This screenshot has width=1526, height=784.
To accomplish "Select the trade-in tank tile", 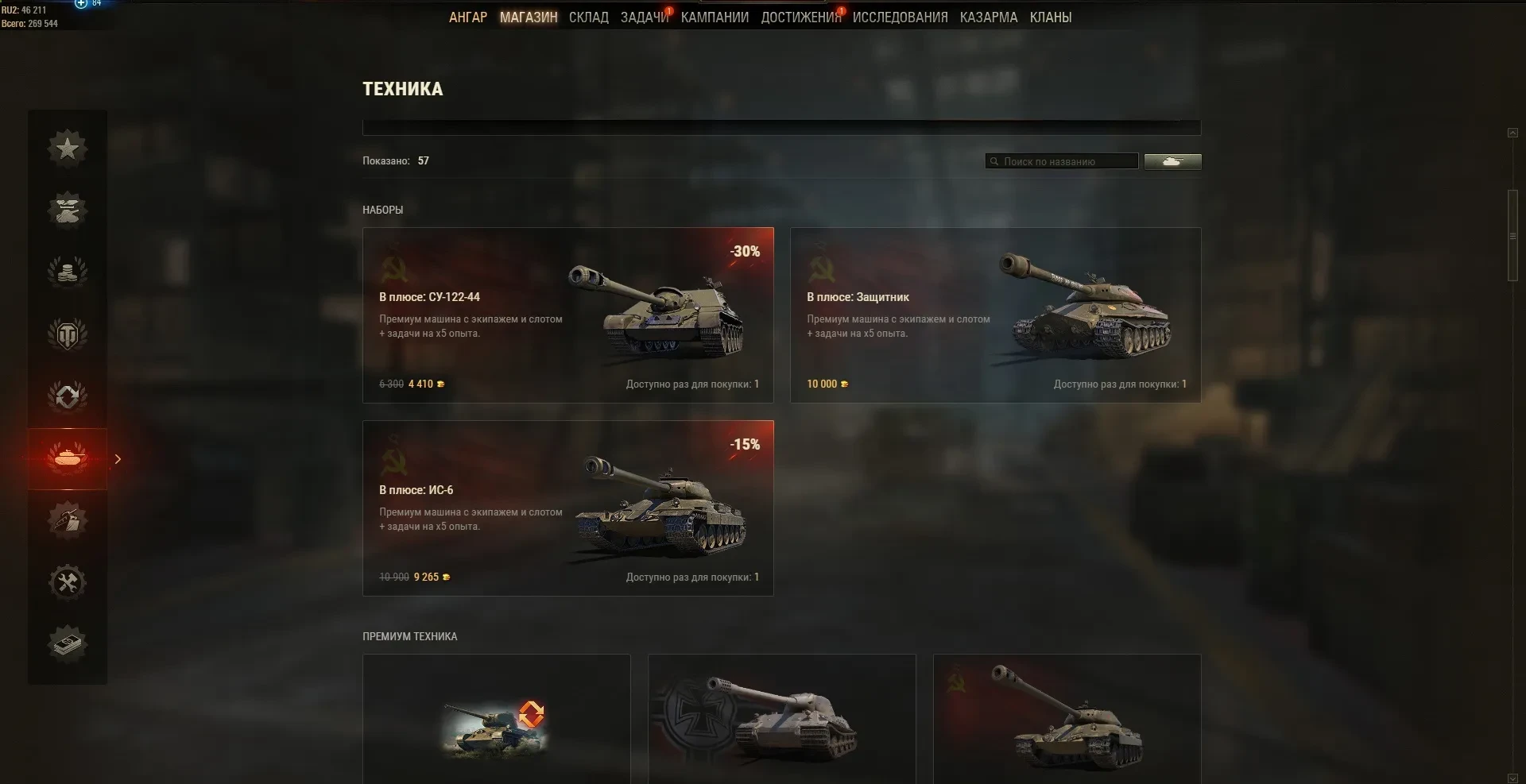I will (496, 719).
